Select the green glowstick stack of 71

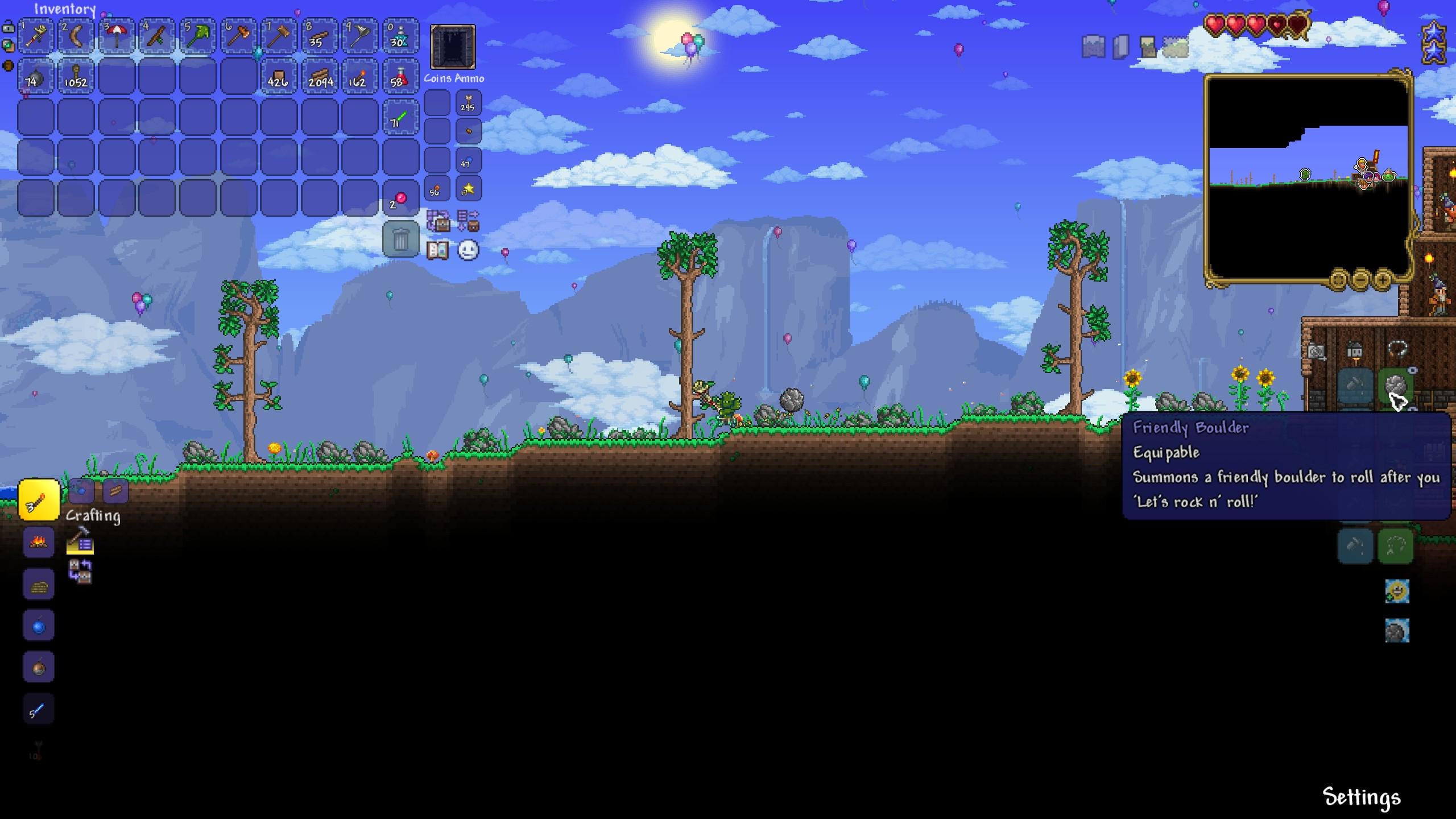(x=400, y=117)
